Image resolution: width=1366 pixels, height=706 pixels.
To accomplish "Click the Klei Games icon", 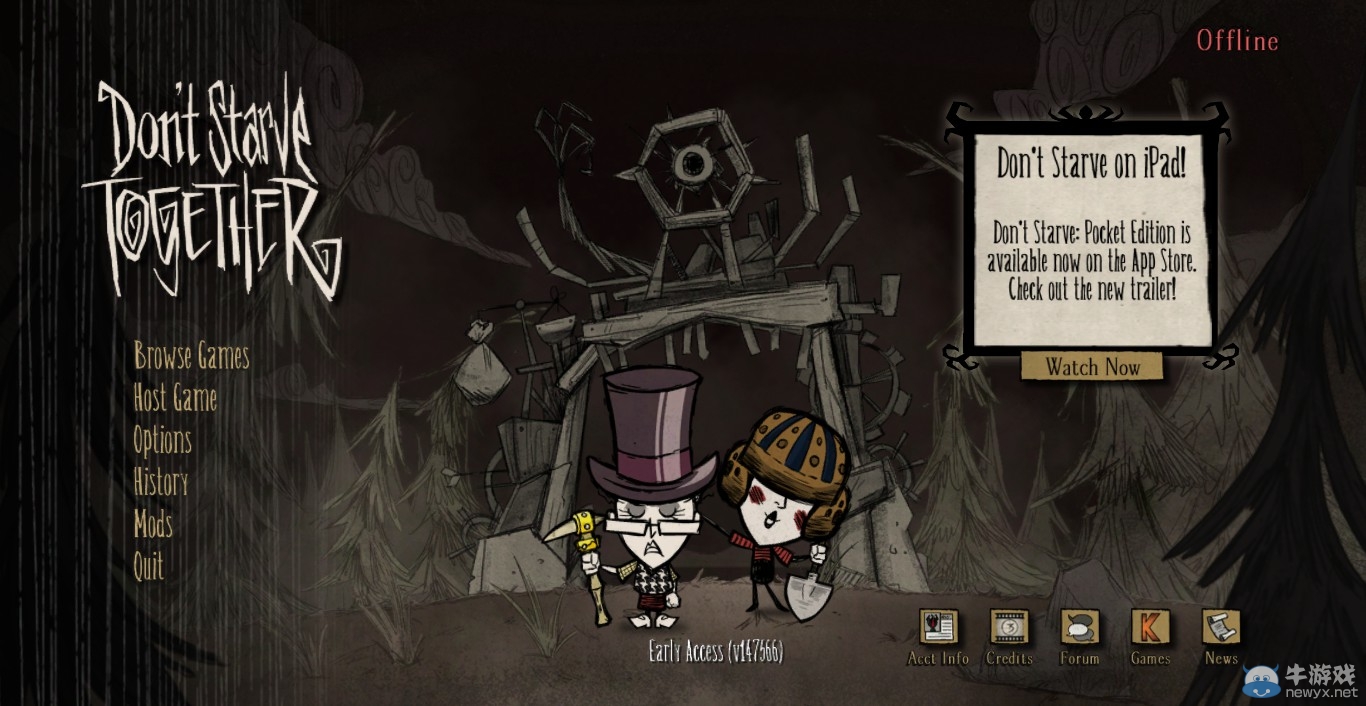I will (x=1150, y=628).
